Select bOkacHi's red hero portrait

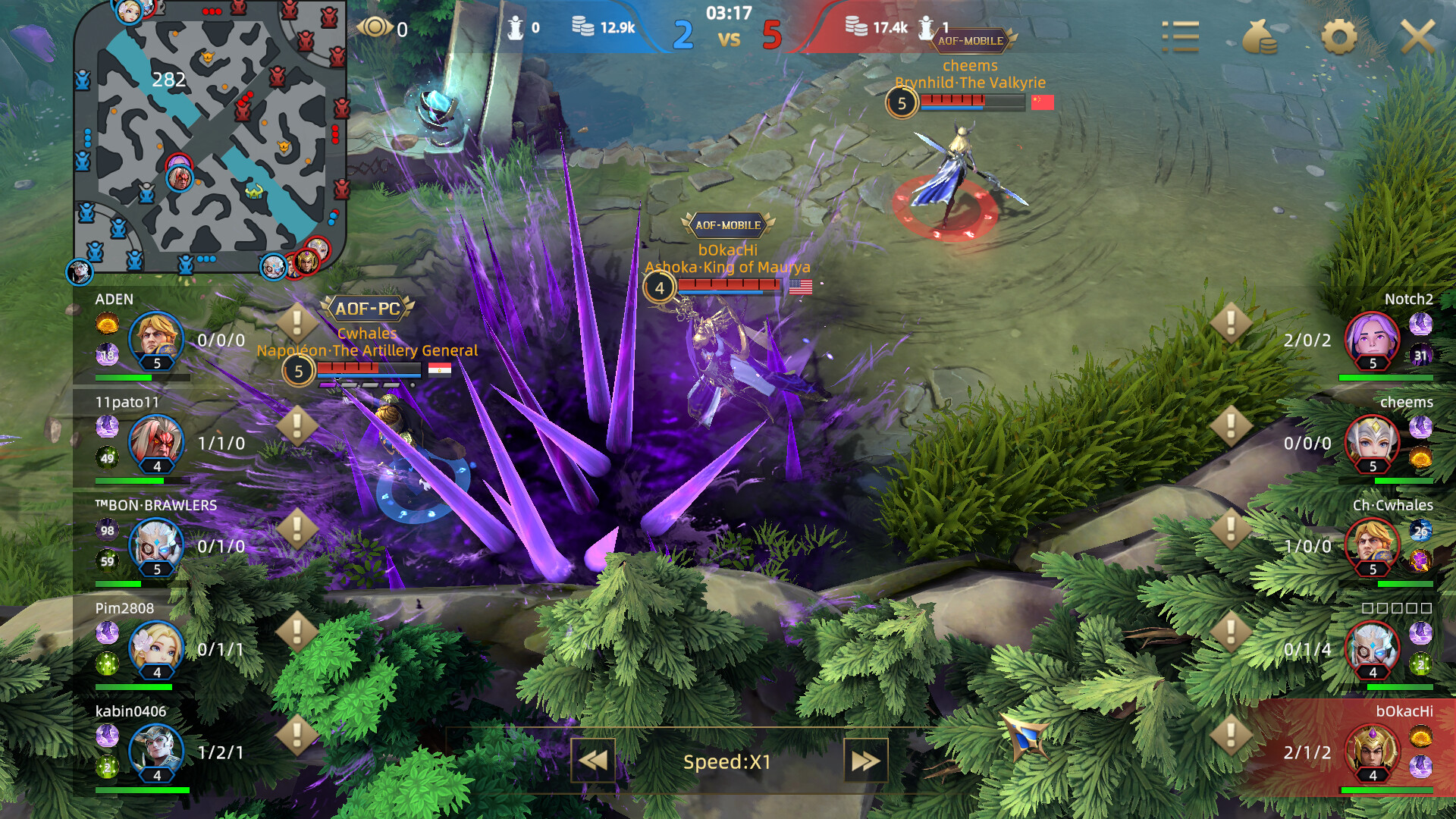coord(1373,752)
